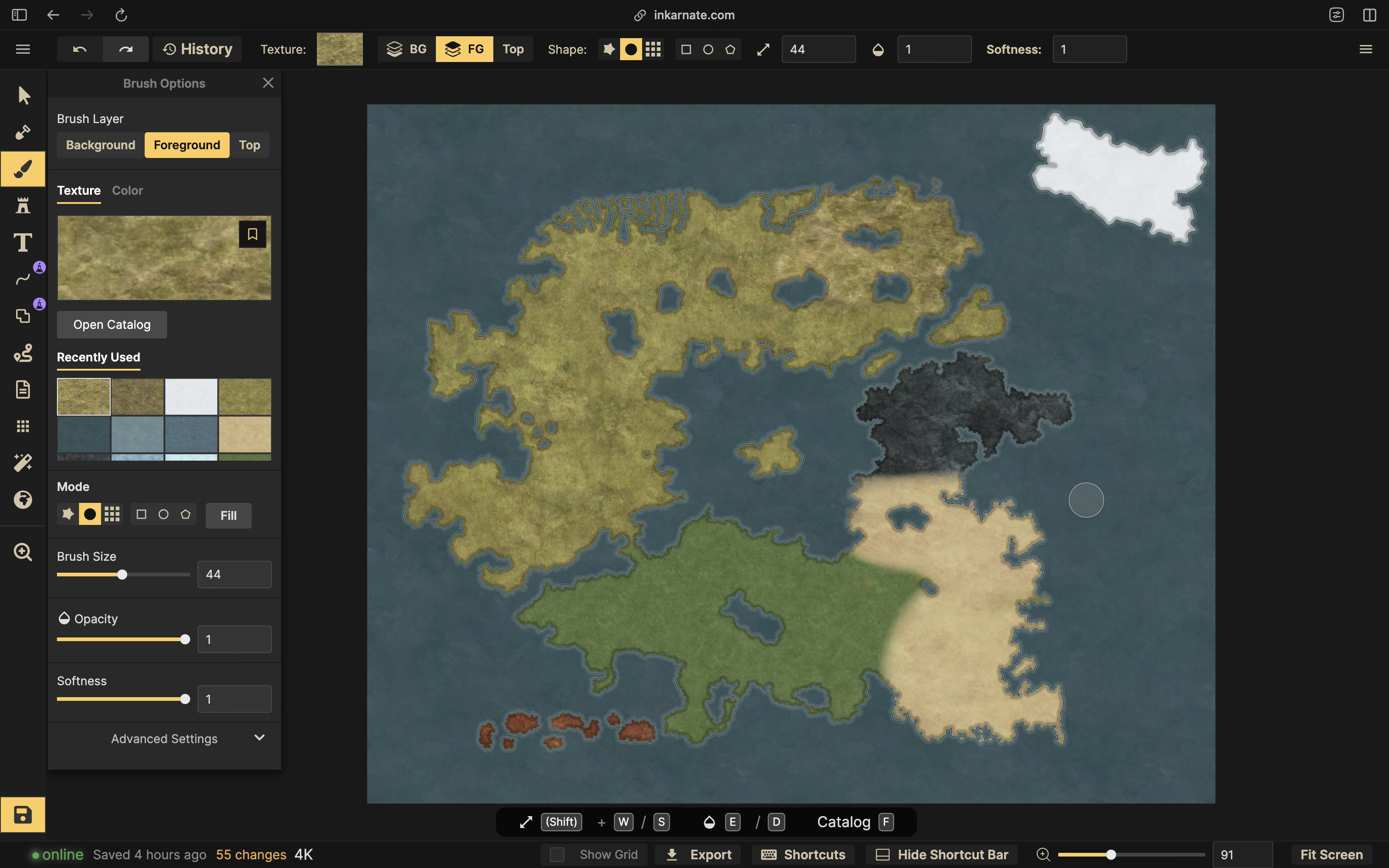Switch to the Color tab

(x=127, y=191)
